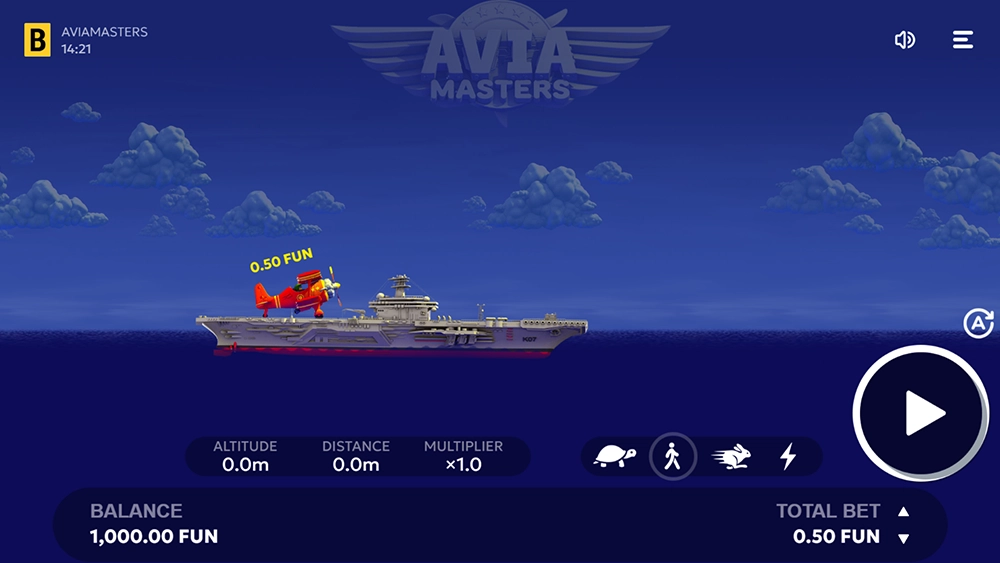The width and height of the screenshot is (1000, 563).
Task: Activate the lightning bolt turbo speed
Action: 788,458
